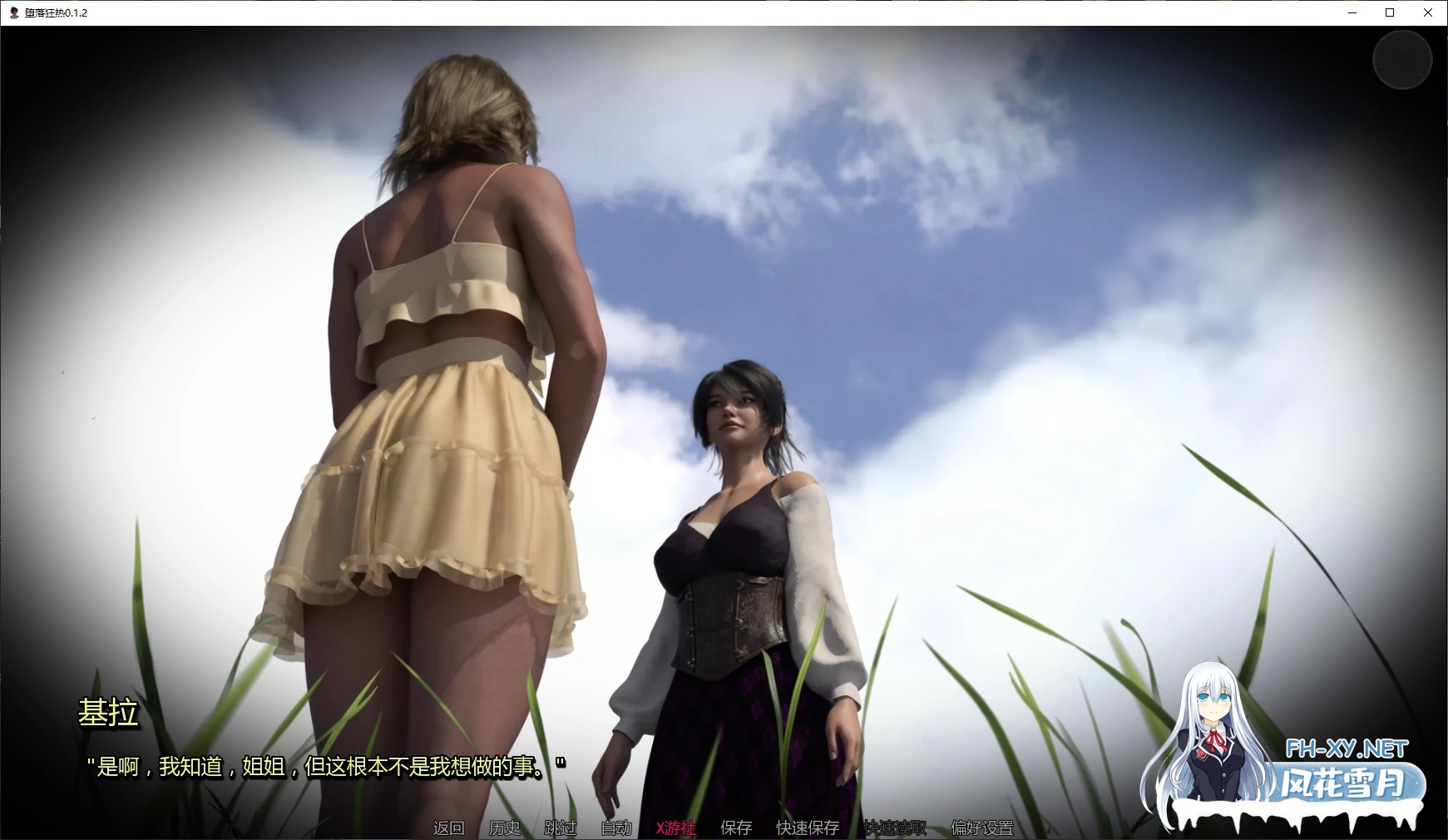The width and height of the screenshot is (1448, 840).
Task: Load the game via 快速读取
Action: (x=894, y=828)
